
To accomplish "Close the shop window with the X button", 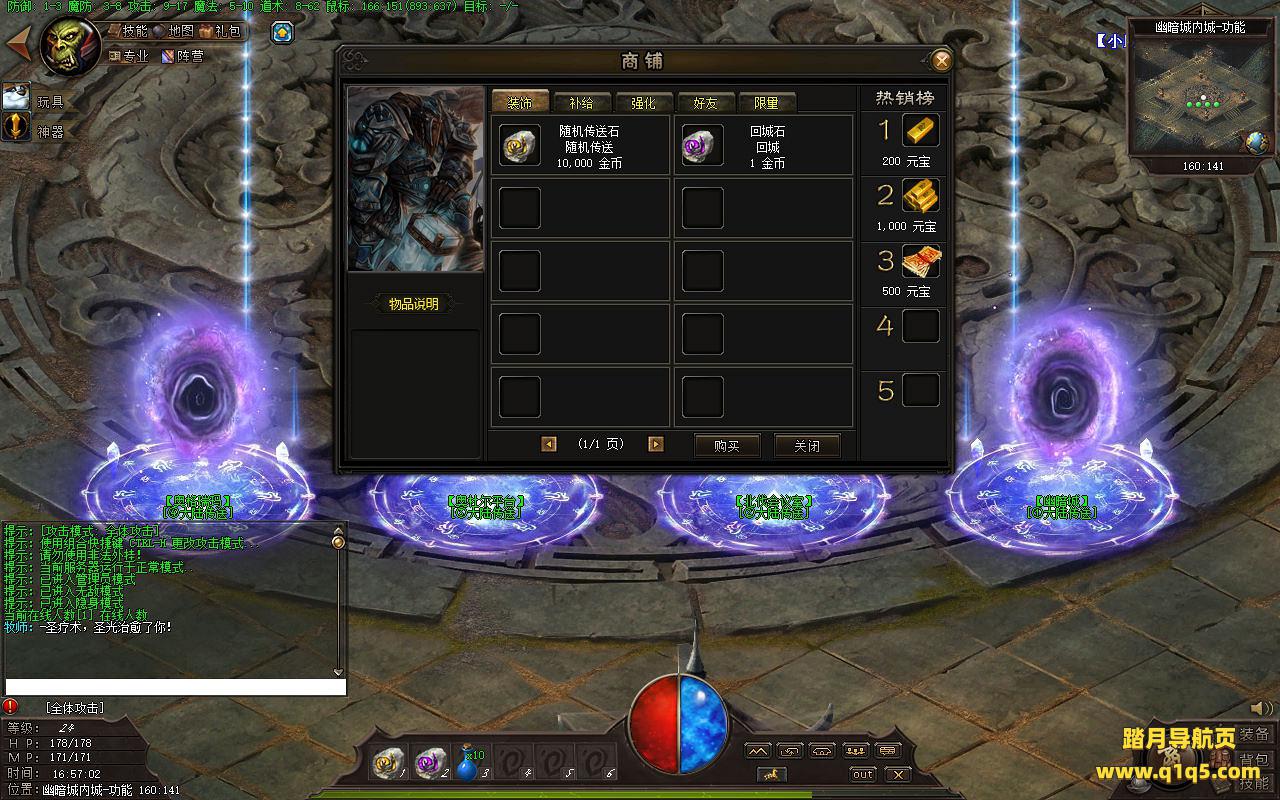I will (x=941, y=61).
